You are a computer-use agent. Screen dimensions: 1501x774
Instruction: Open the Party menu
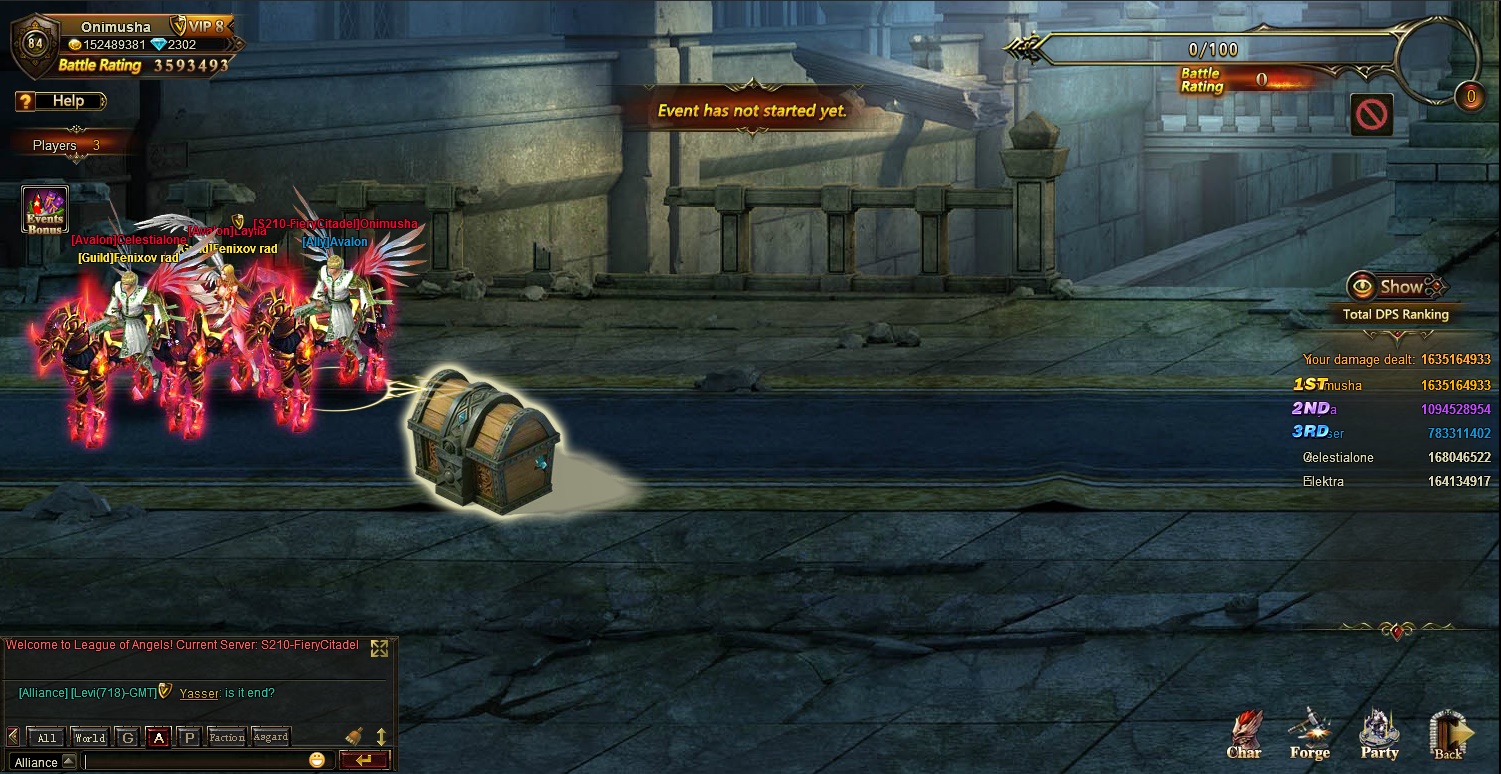tap(1379, 735)
